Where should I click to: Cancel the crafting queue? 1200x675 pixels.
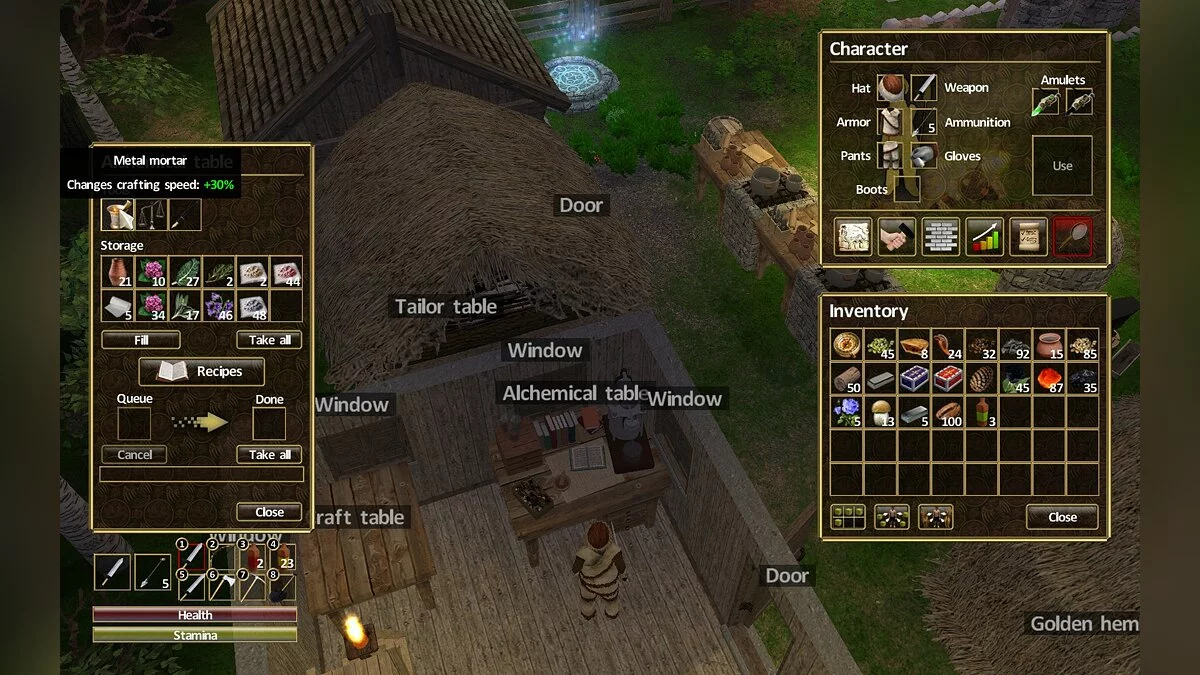click(134, 454)
